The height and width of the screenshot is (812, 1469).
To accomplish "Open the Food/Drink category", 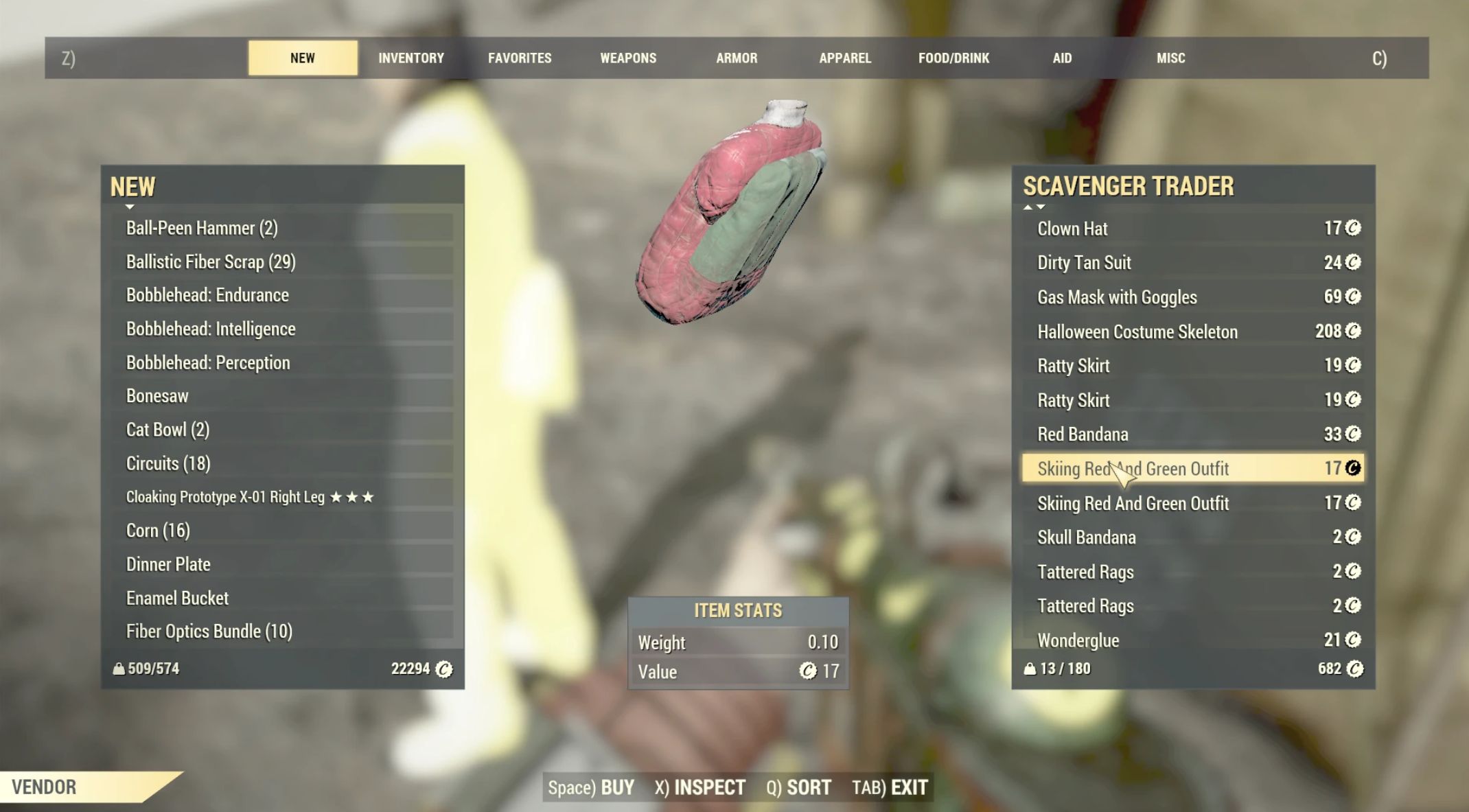I will [x=953, y=58].
